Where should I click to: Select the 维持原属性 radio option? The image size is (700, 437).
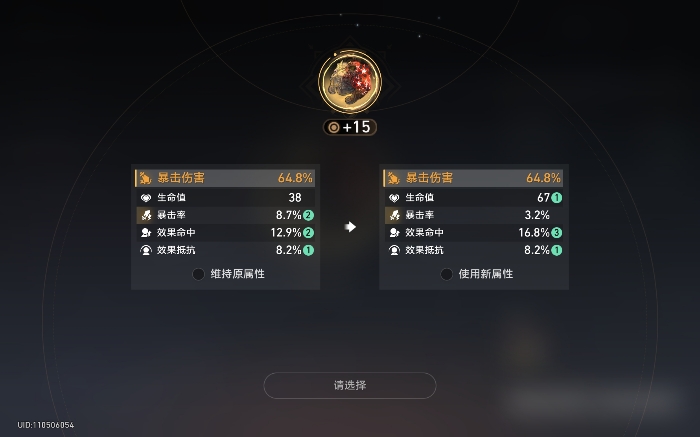(199, 274)
